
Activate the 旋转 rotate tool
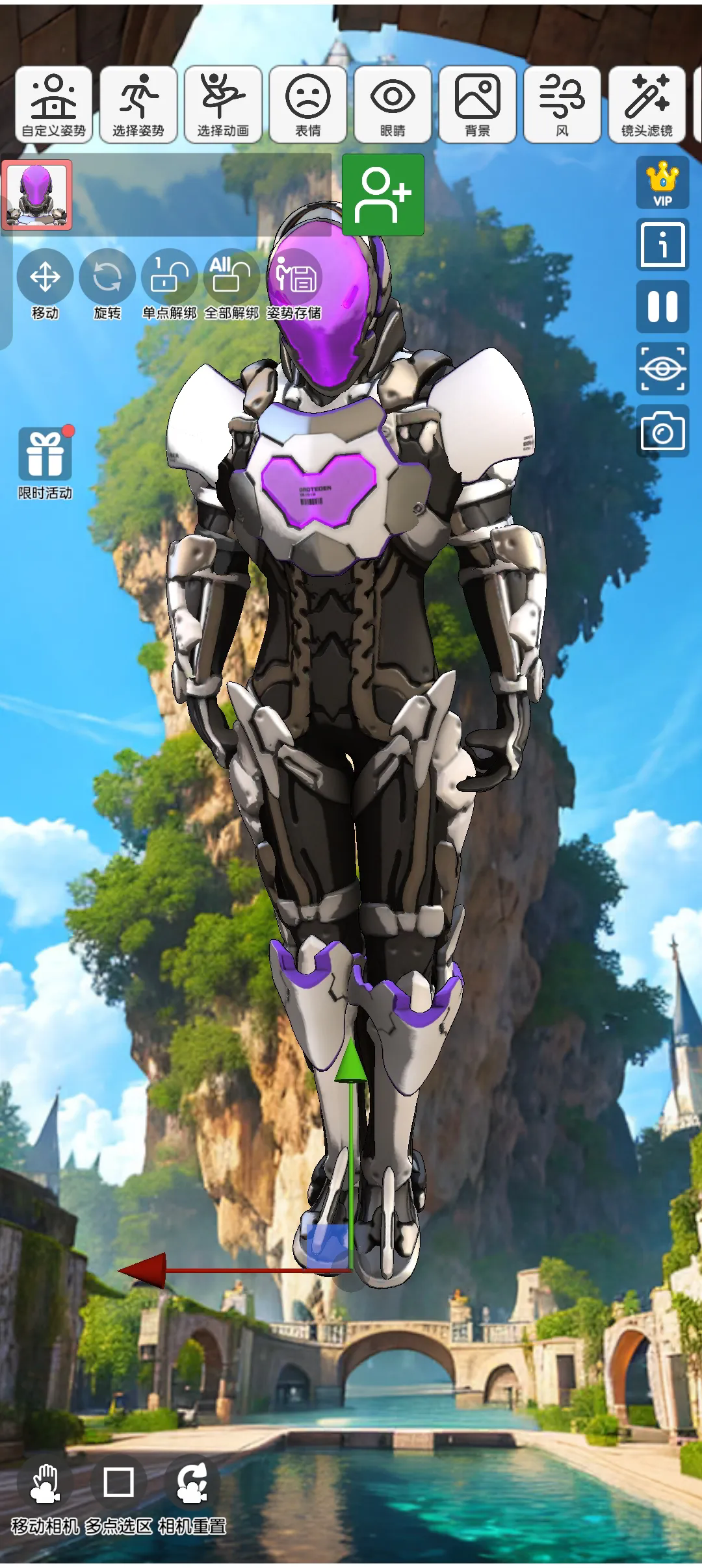click(107, 285)
